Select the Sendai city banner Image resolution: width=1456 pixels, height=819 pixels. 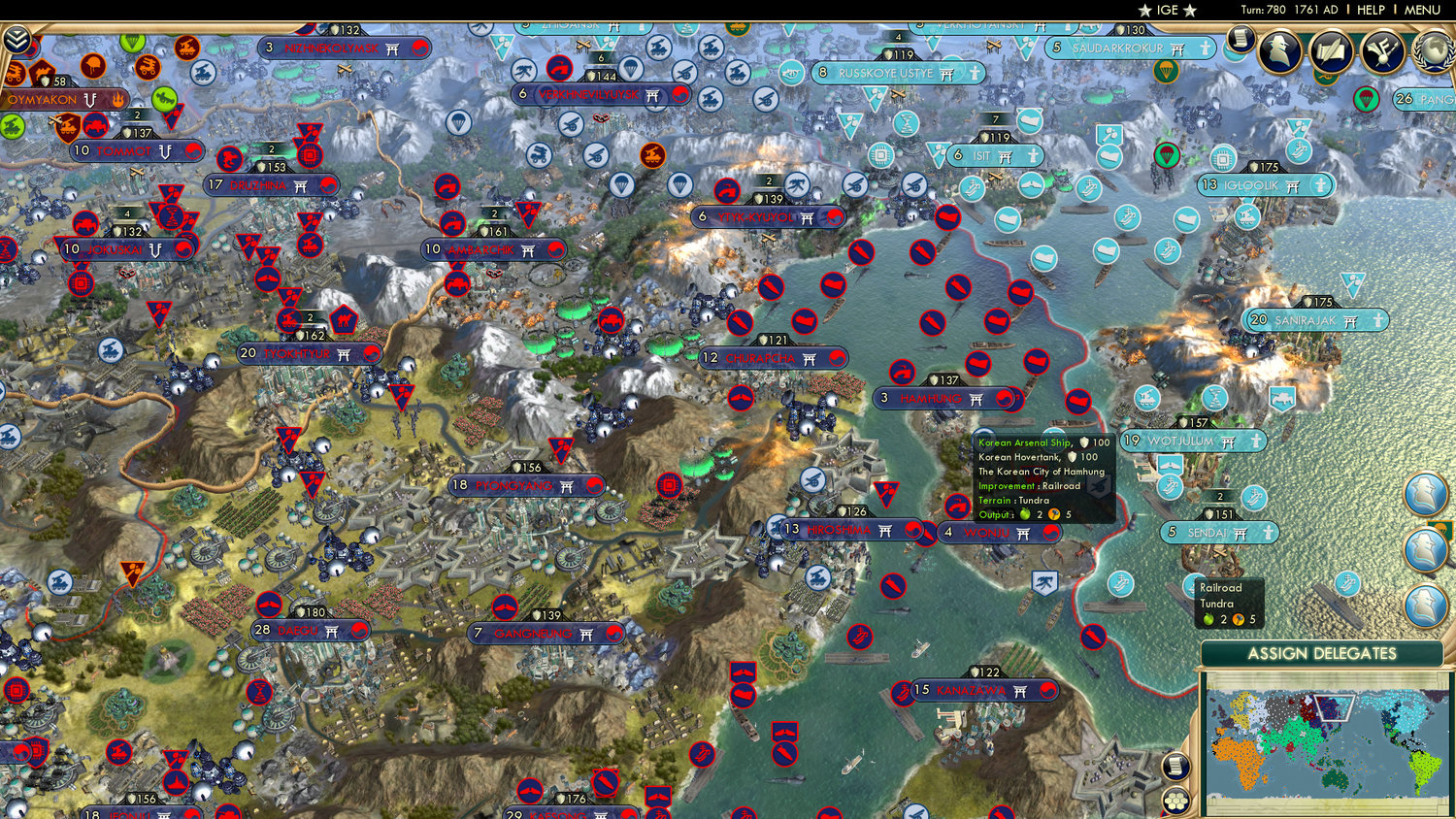click(x=1219, y=533)
